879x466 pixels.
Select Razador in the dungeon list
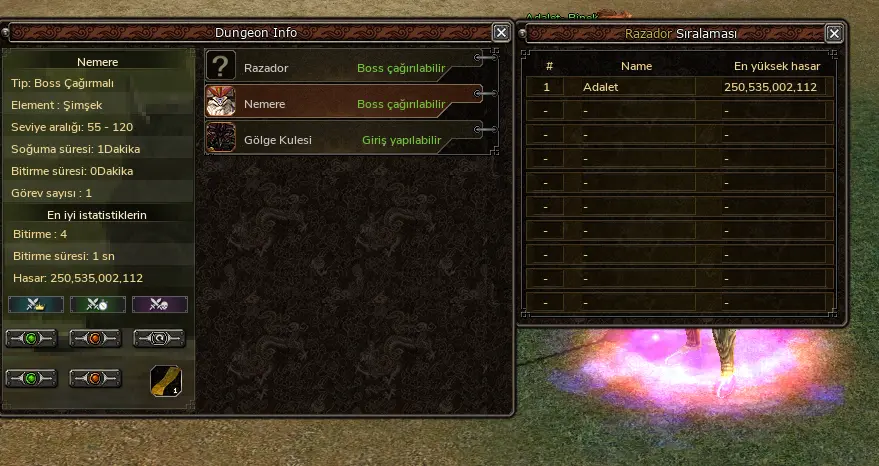click(x=340, y=69)
